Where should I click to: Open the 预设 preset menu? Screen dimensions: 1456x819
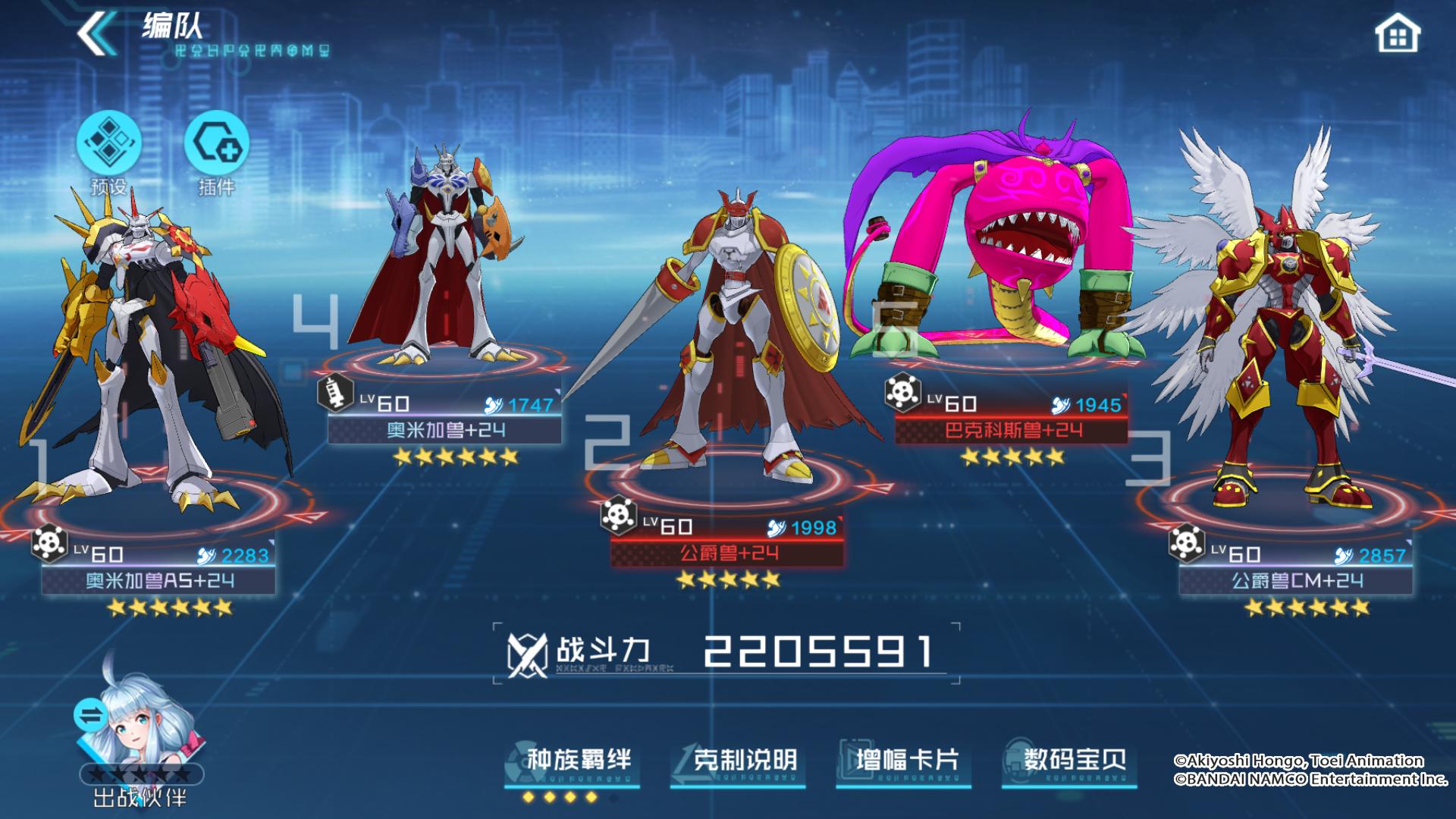[x=108, y=144]
